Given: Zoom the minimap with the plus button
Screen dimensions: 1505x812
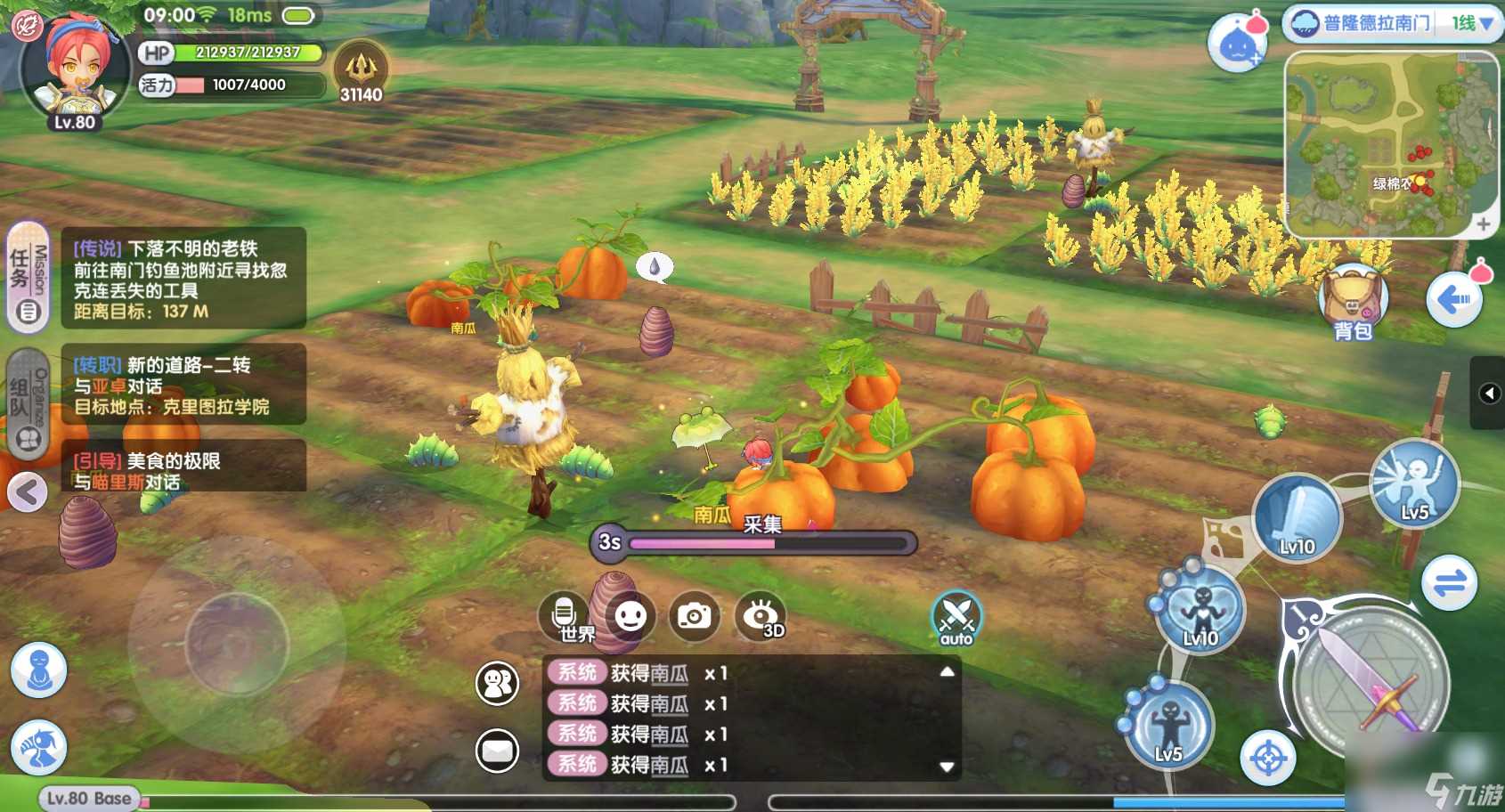Looking at the screenshot, I should pos(1483,224).
